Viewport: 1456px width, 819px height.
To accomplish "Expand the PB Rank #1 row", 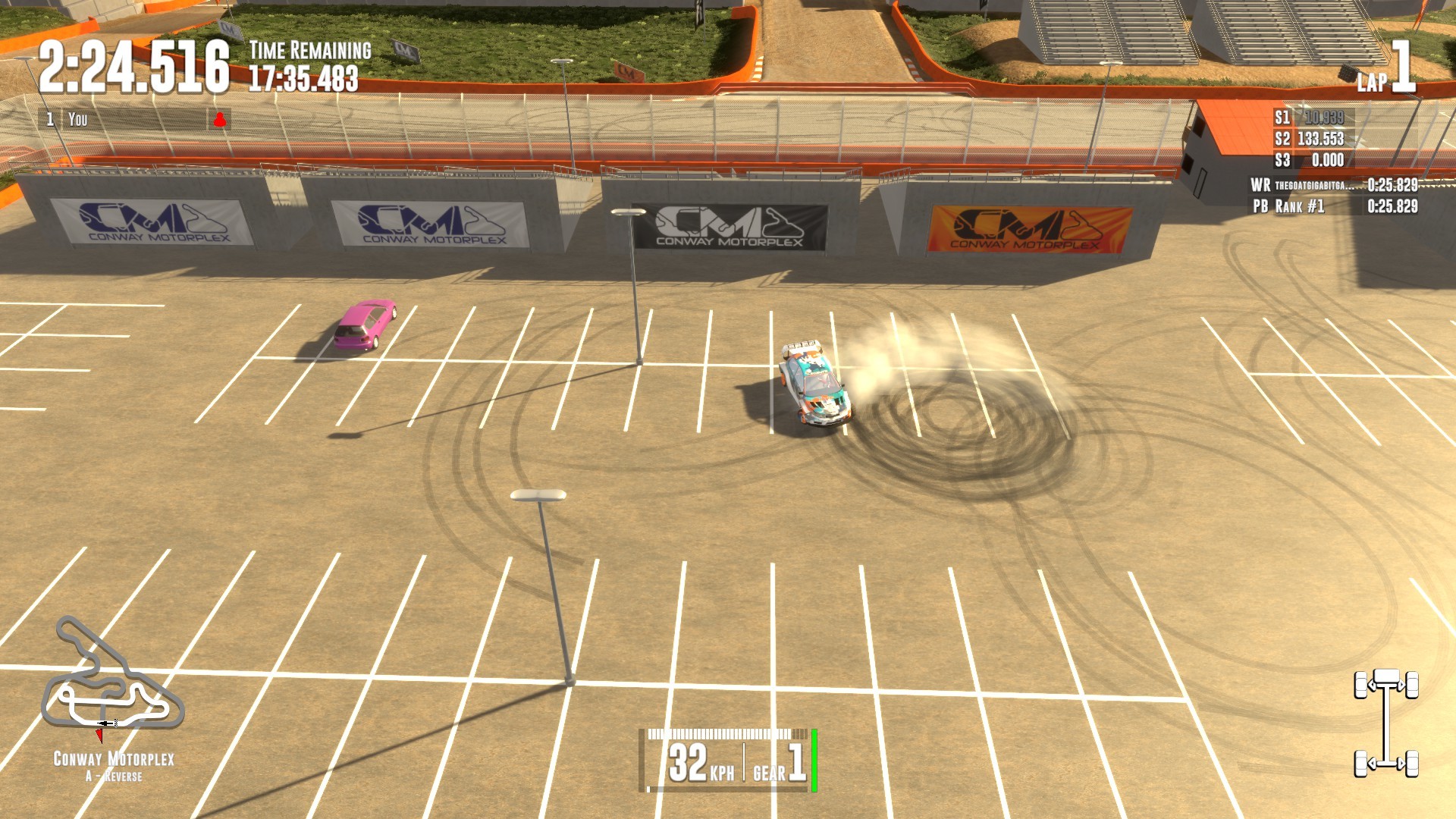I will coord(1304,205).
